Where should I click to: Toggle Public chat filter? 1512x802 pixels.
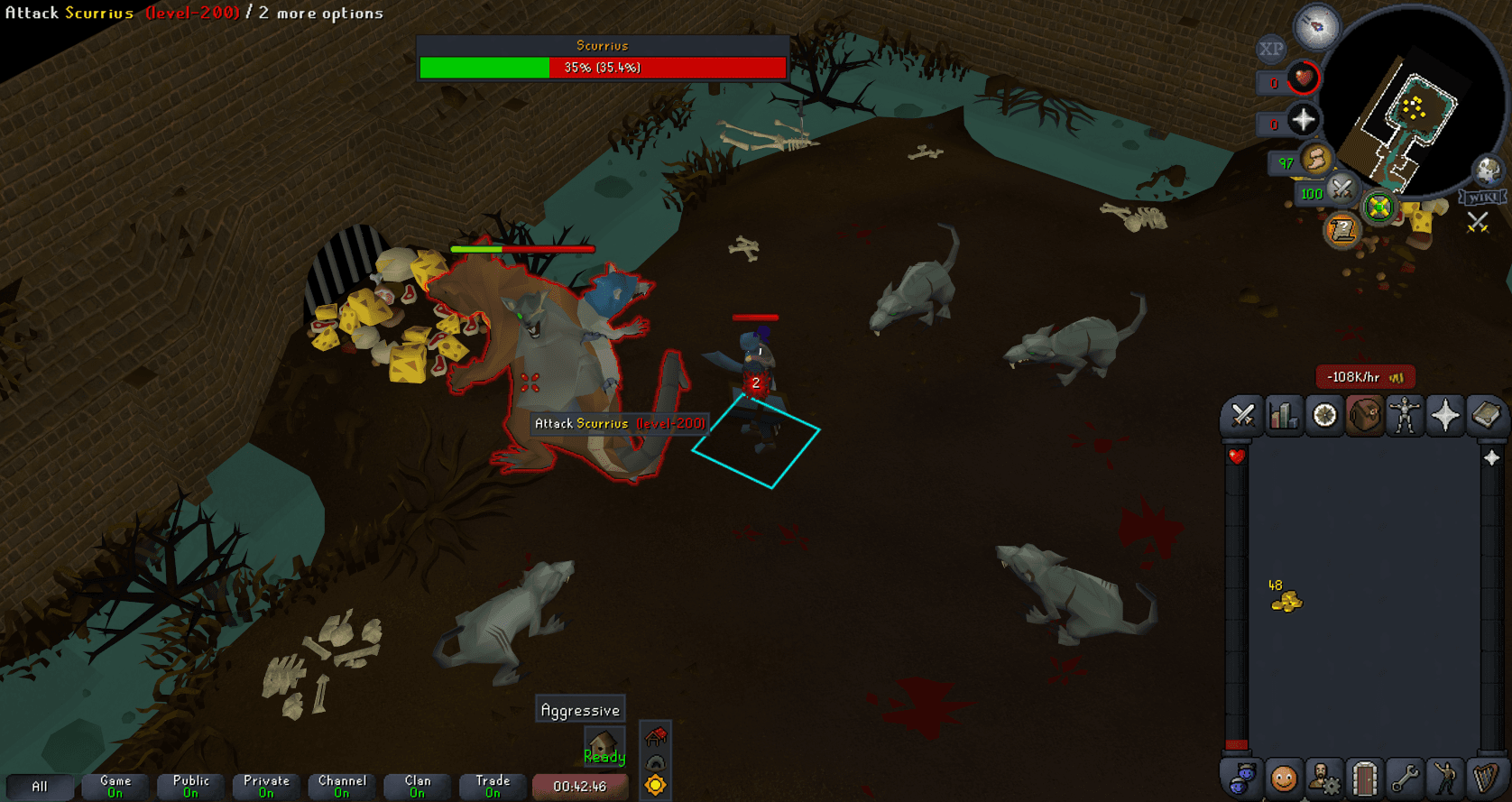[190, 786]
